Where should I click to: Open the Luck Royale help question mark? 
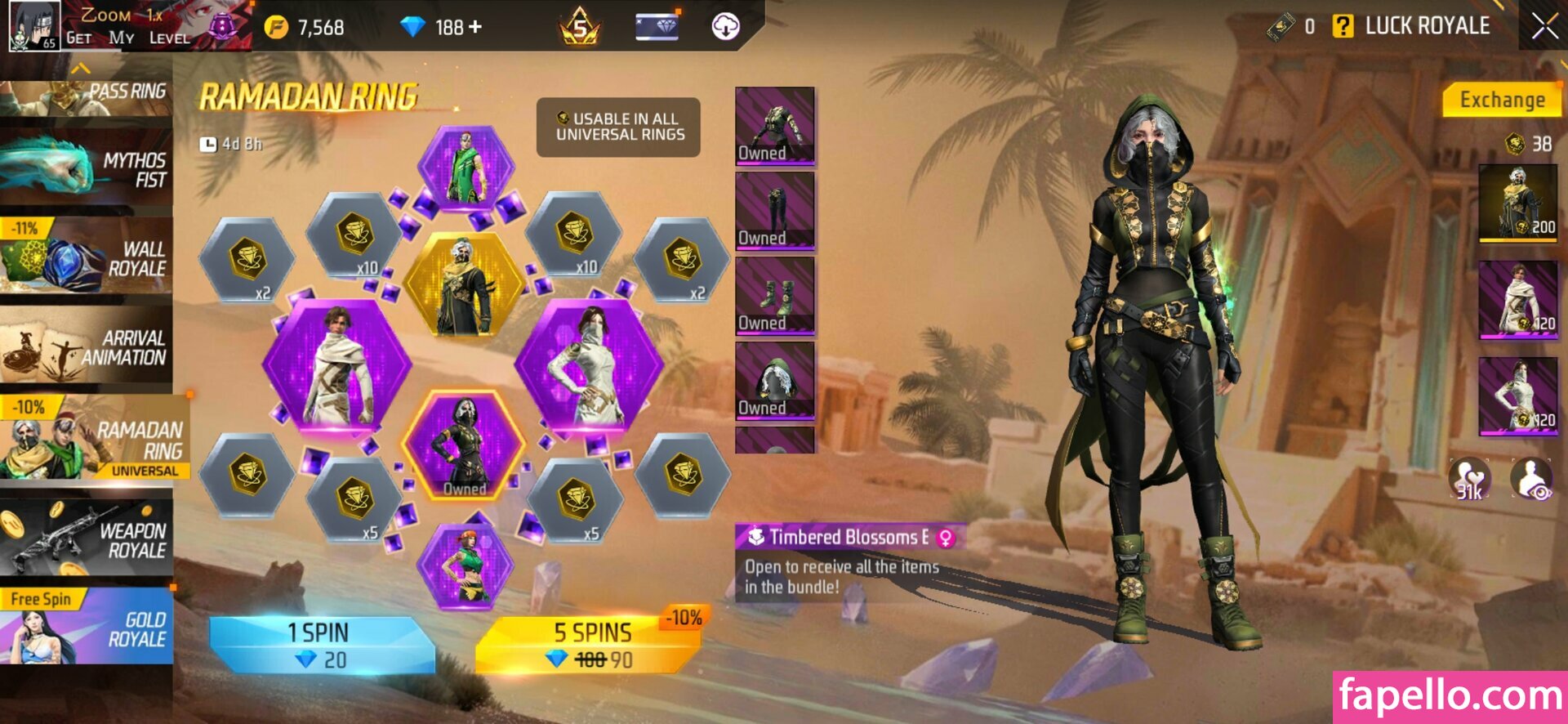click(x=1342, y=26)
